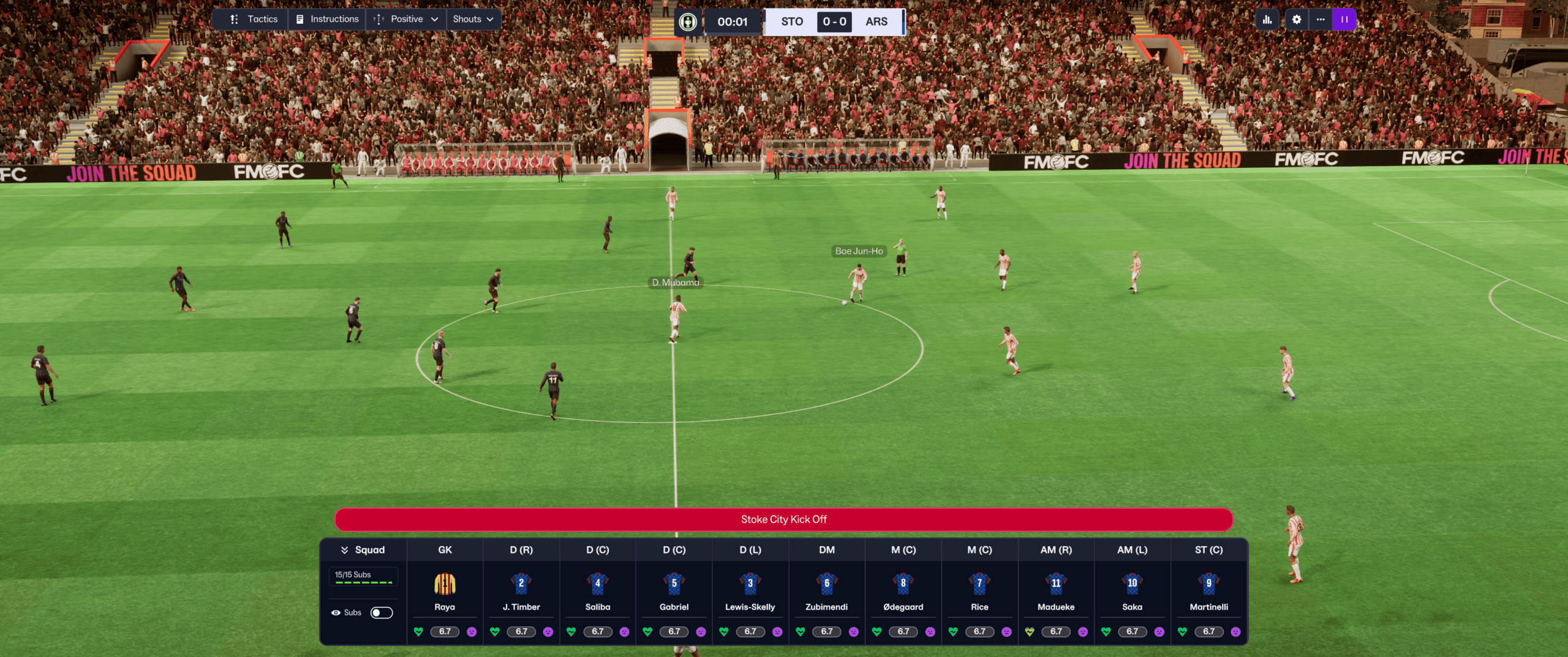Click the Stoke City Kick Off banner
The height and width of the screenshot is (657, 1568).
click(783, 518)
